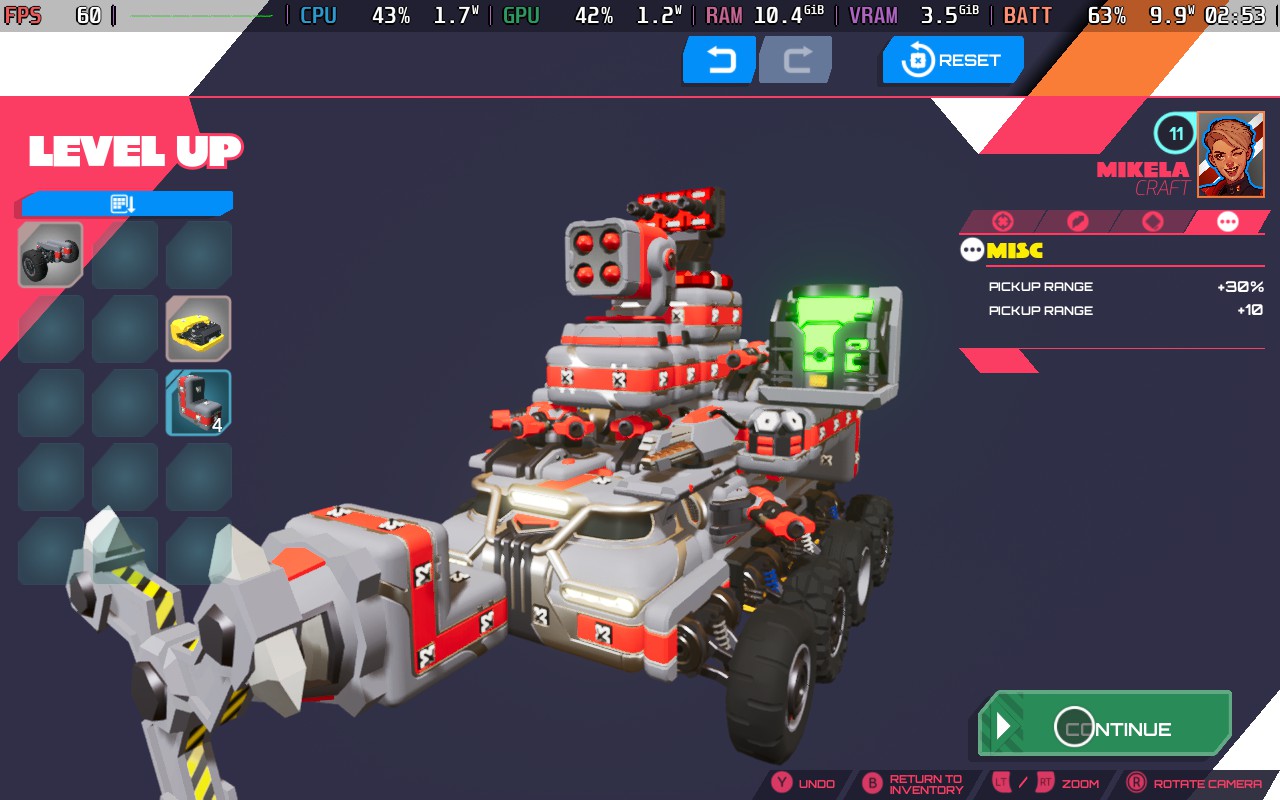Click the RESET button at the top
Image resolution: width=1280 pixels, height=800 pixels.
coord(952,59)
